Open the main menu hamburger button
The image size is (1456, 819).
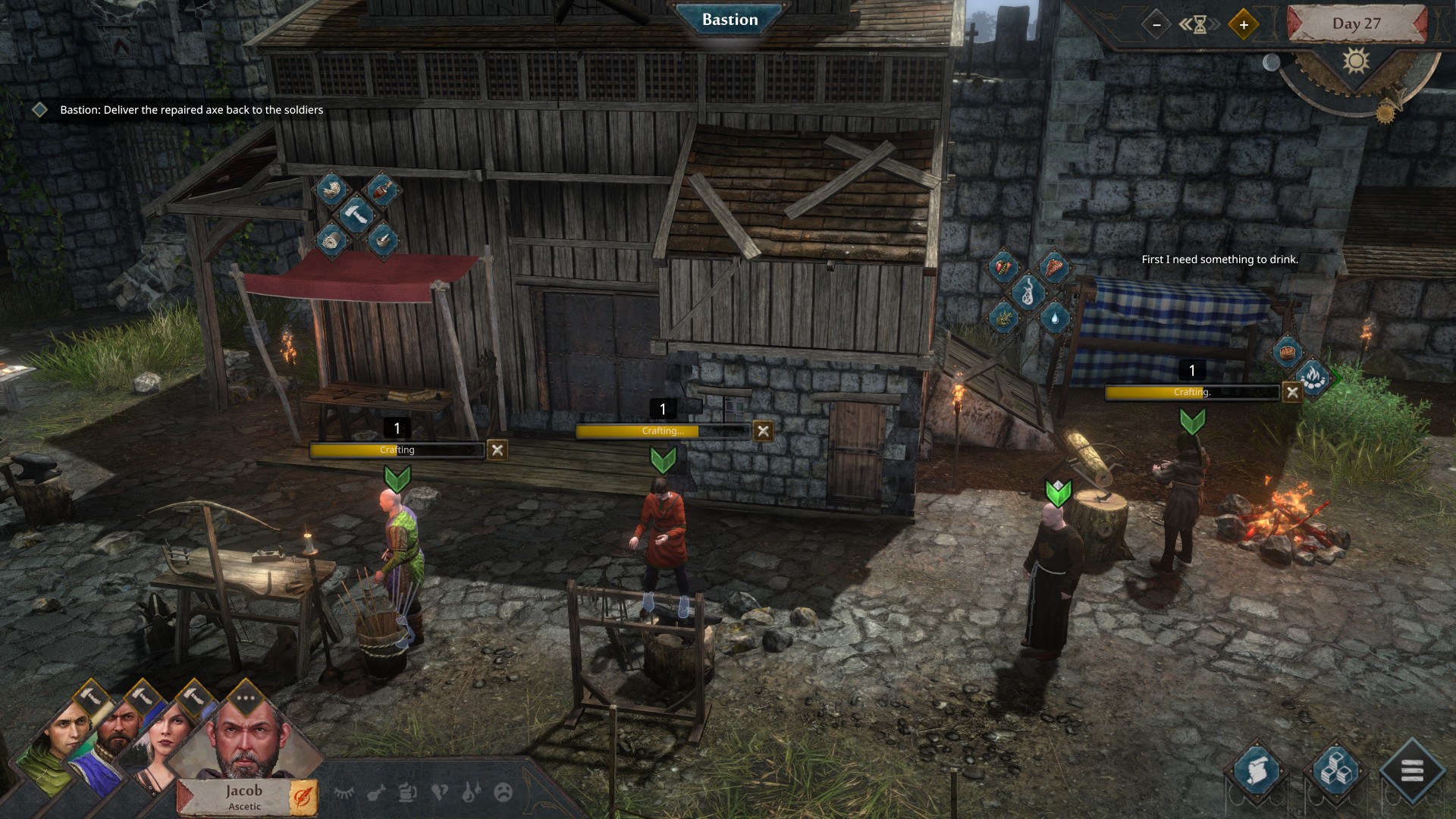1411,772
